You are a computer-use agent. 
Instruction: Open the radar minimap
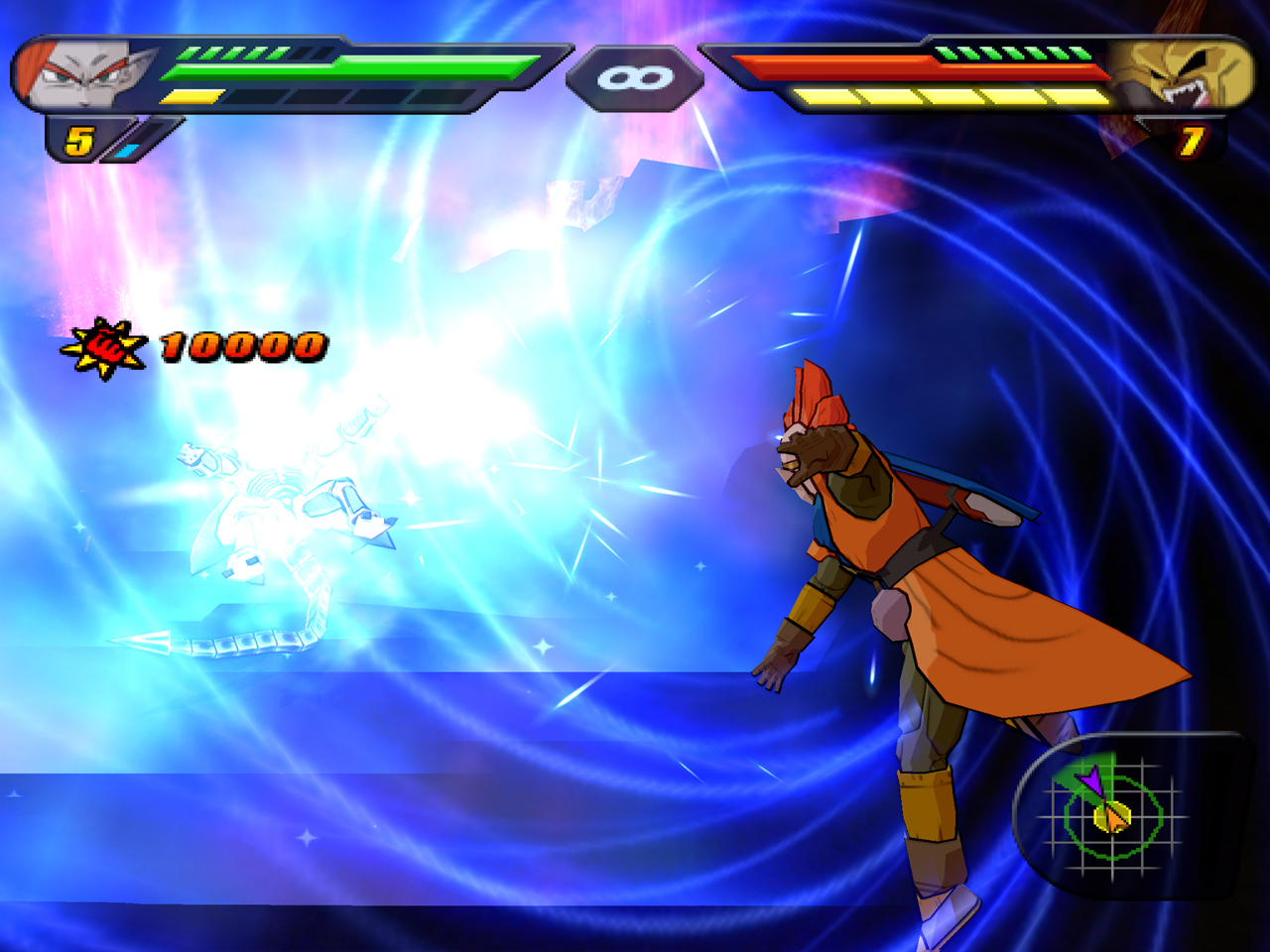1112,815
